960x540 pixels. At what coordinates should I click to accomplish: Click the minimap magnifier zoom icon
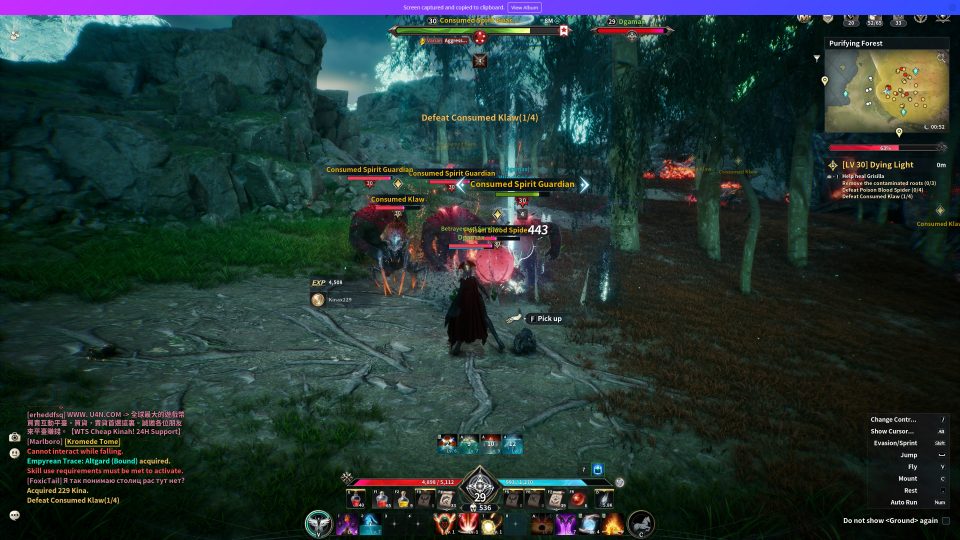pyautogui.click(x=941, y=58)
